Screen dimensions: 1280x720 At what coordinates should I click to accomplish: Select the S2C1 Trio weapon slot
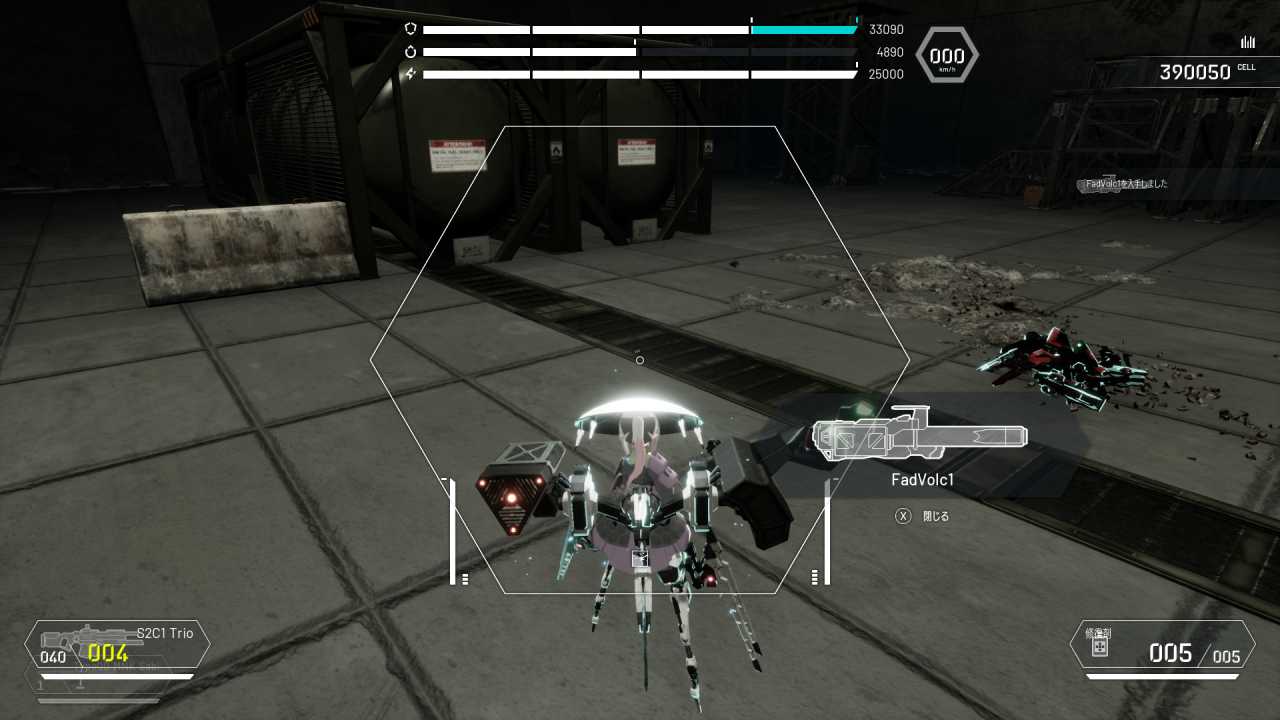118,645
